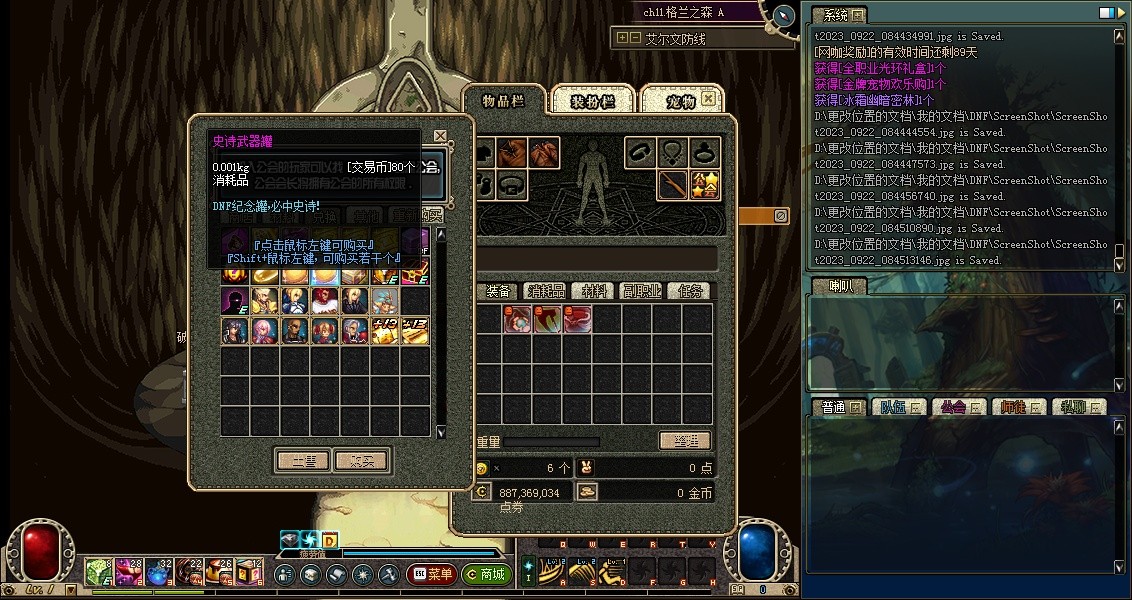1132x600 pixels.
Task: Close the shop window with the X
Action: point(440,136)
